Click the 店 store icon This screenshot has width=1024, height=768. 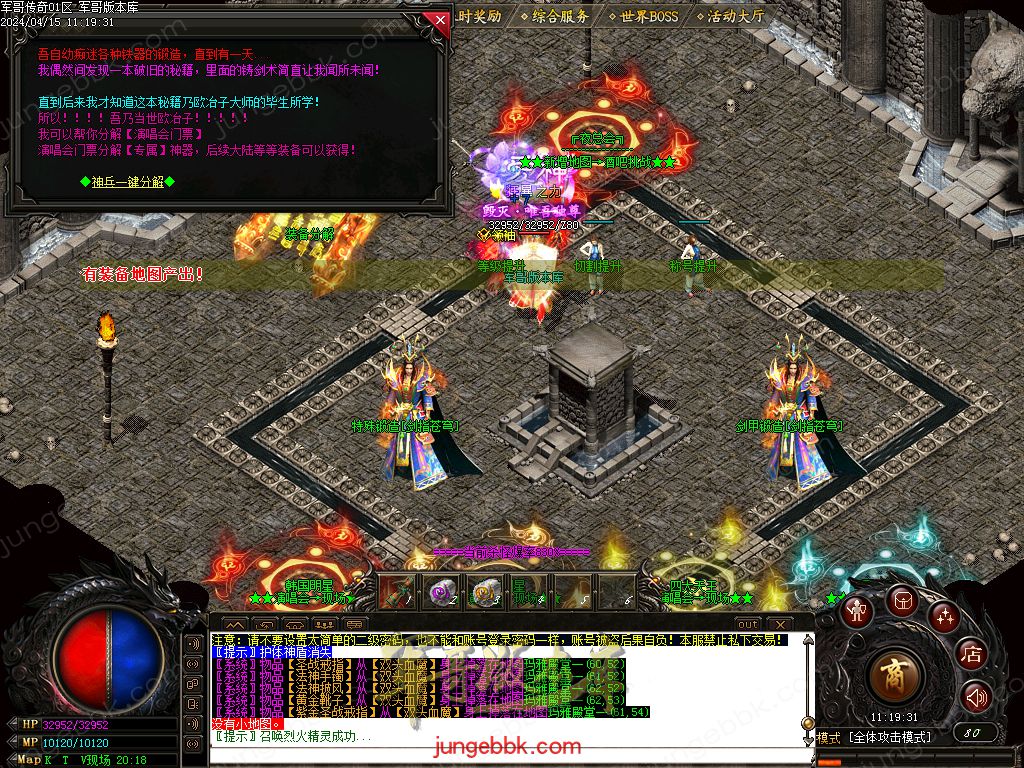[x=971, y=655]
